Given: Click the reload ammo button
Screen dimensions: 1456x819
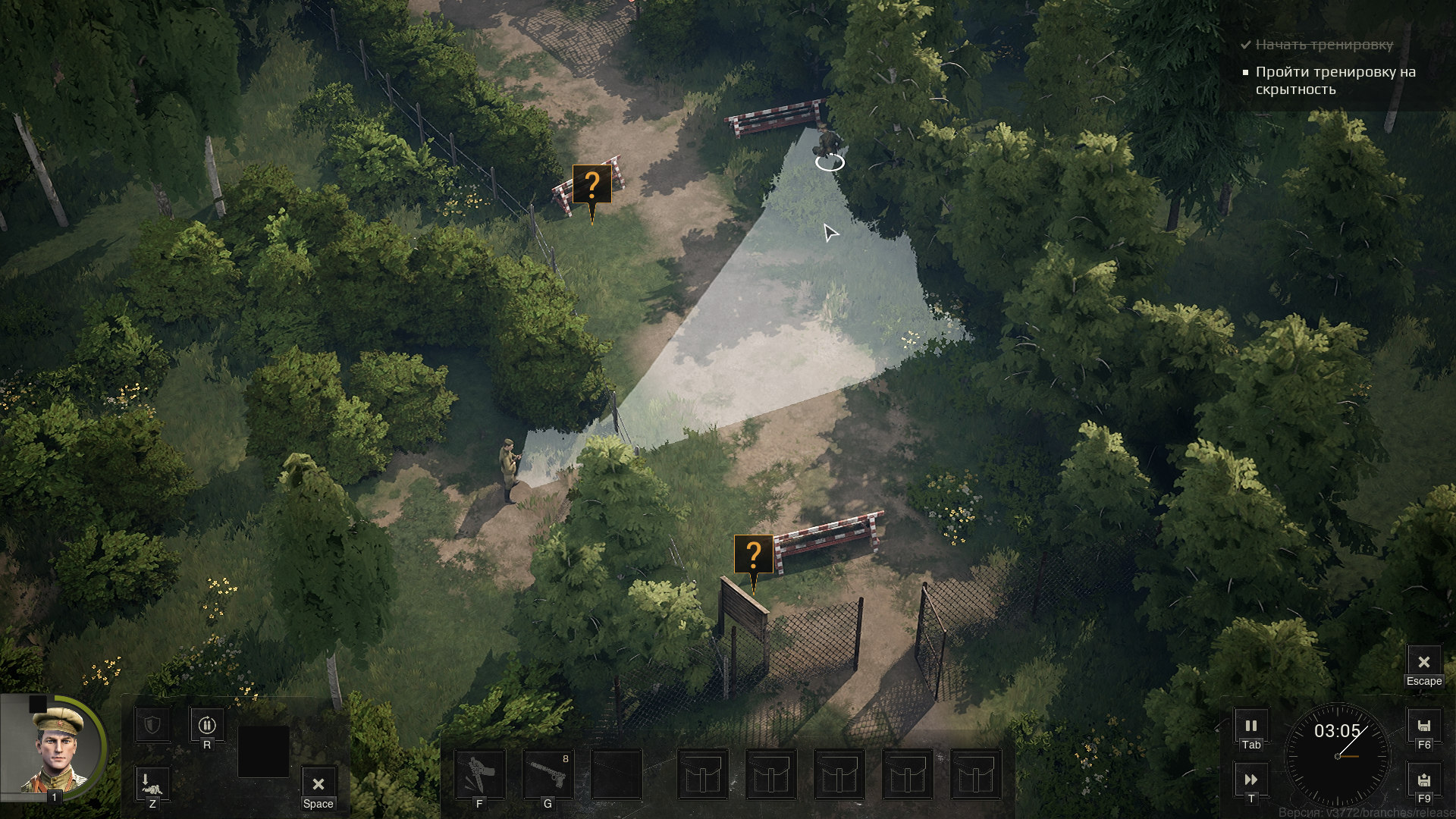Looking at the screenshot, I should tap(207, 725).
